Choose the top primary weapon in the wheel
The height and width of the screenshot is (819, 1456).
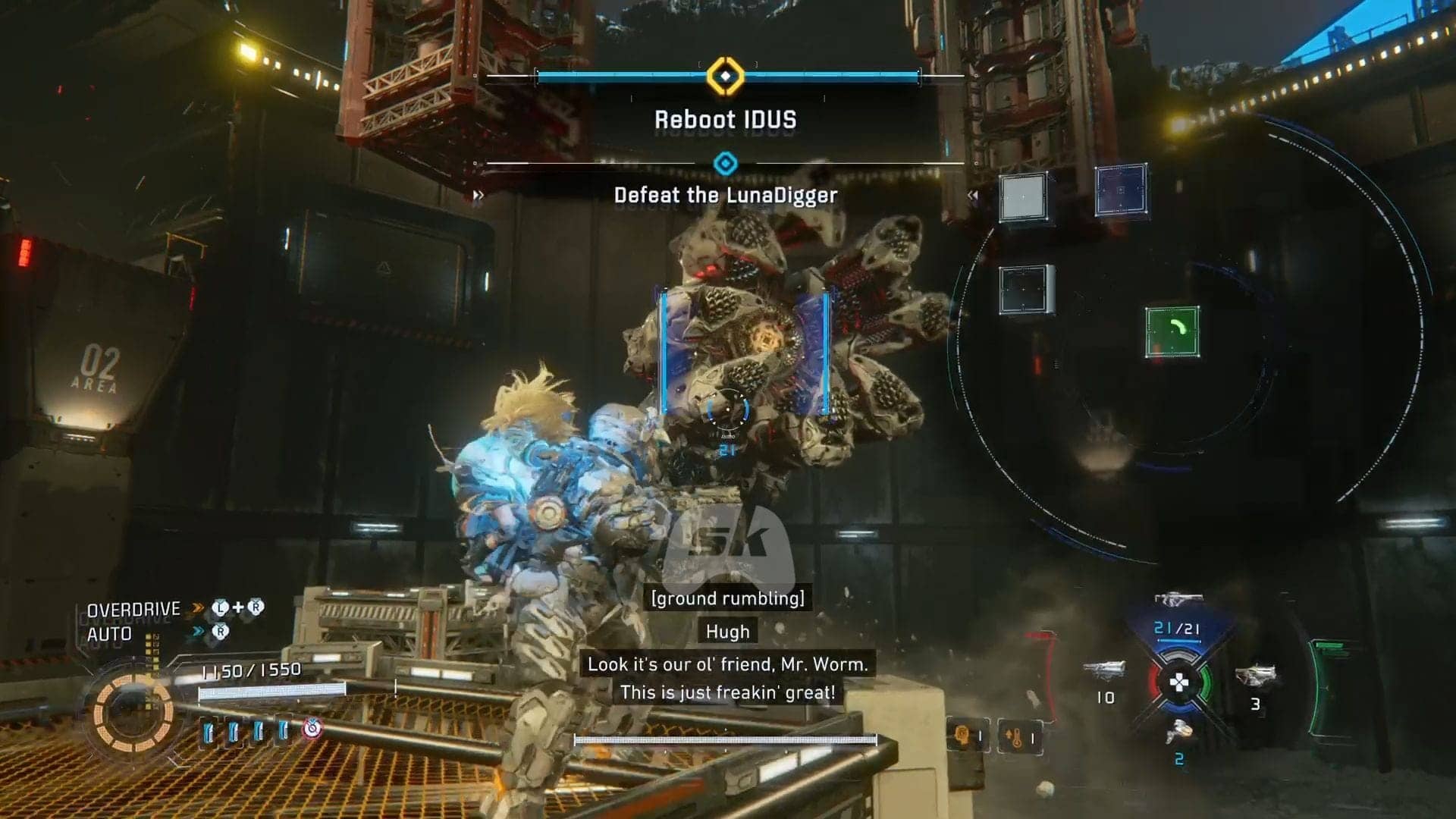(x=1177, y=600)
